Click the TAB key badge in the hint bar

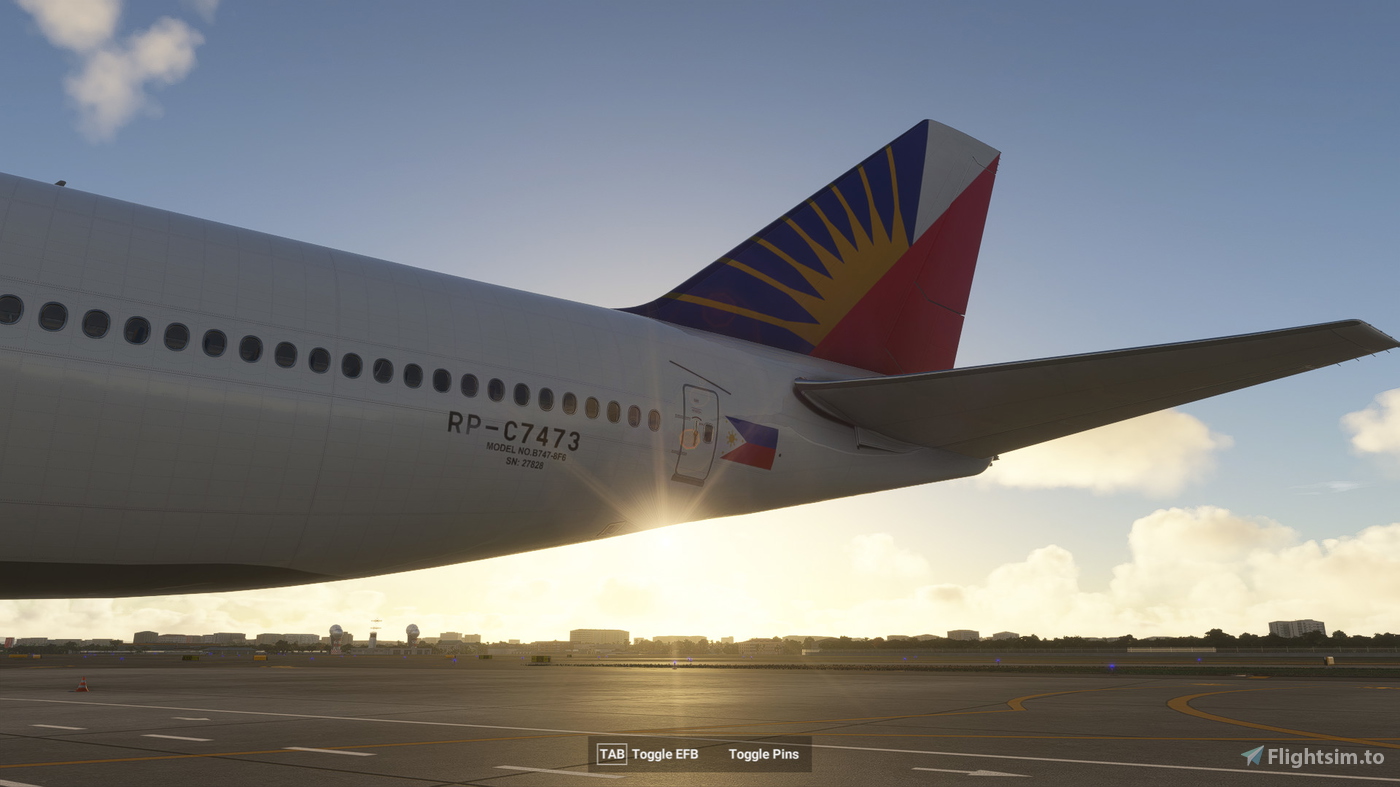coord(611,755)
